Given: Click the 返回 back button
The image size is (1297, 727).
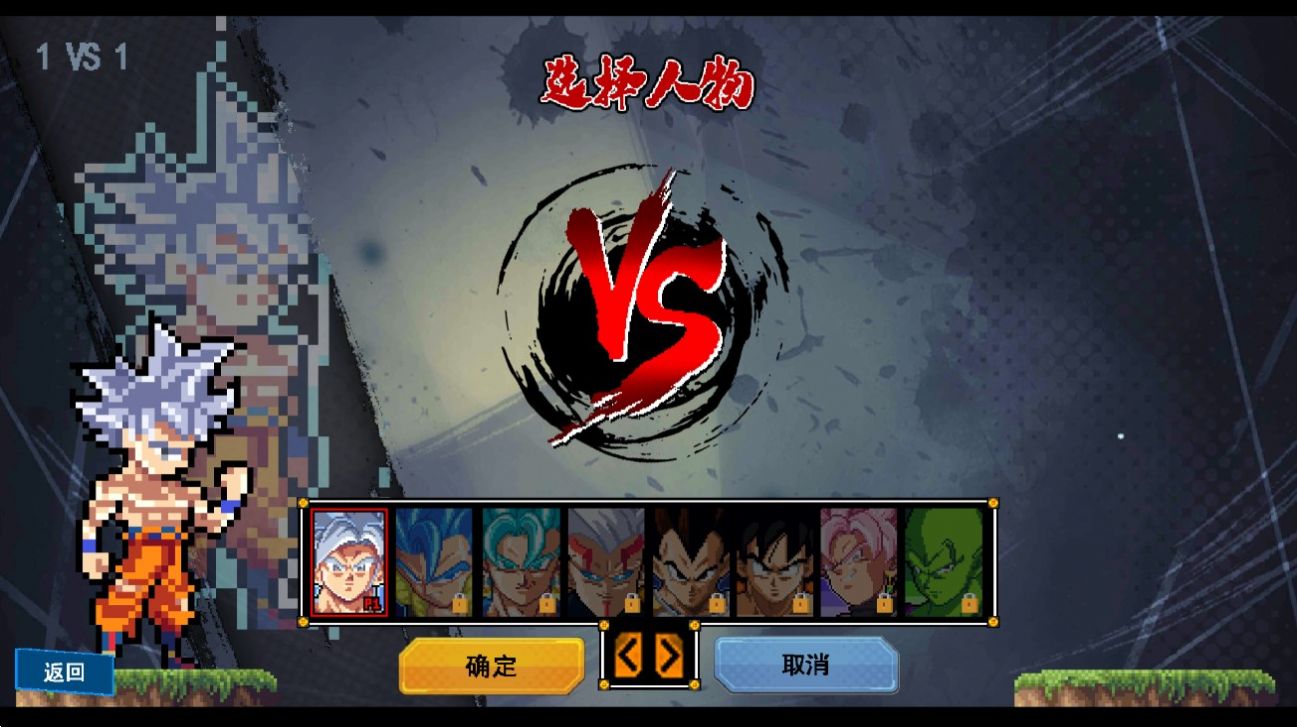Looking at the screenshot, I should pos(63,673).
